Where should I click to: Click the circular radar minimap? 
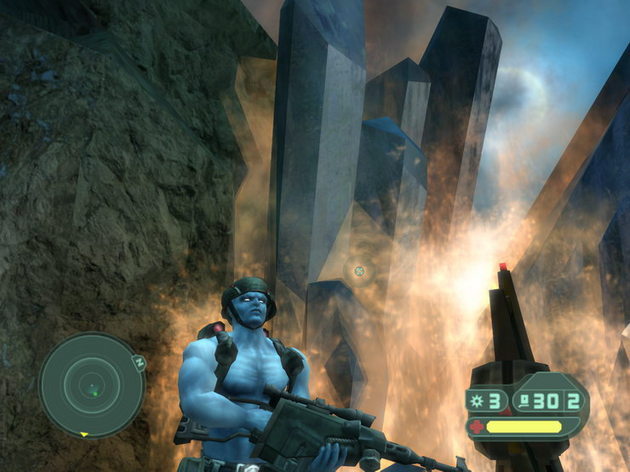tap(91, 385)
